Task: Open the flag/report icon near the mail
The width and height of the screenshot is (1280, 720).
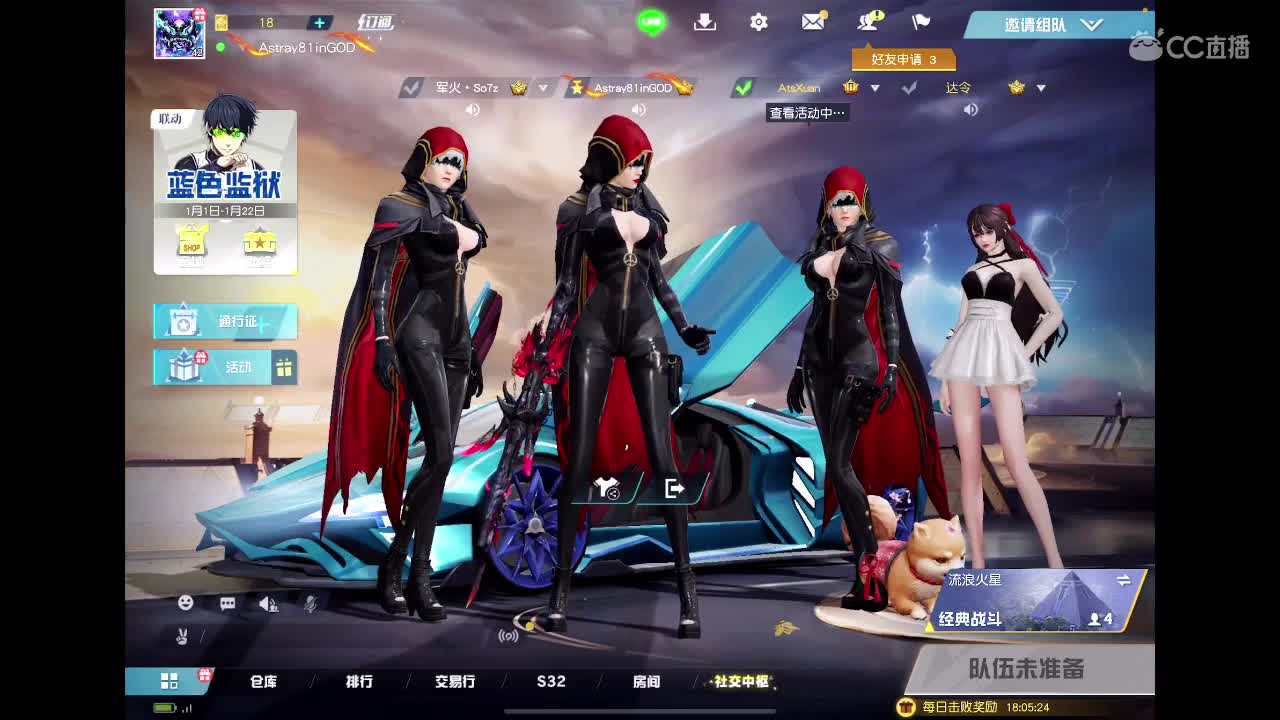Action: 920,22
